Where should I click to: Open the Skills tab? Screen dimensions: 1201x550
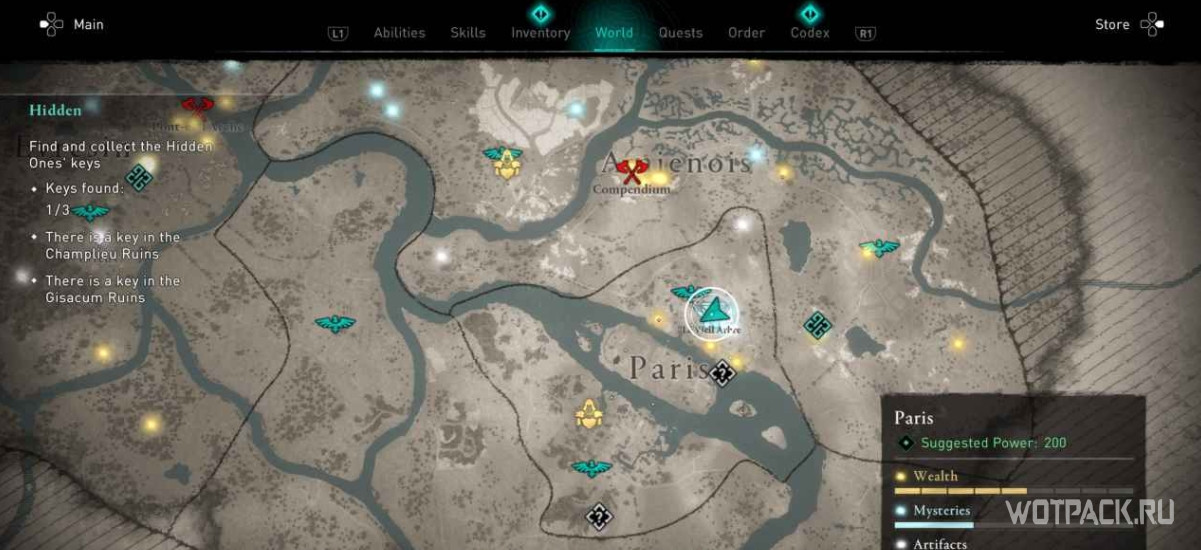pos(468,33)
